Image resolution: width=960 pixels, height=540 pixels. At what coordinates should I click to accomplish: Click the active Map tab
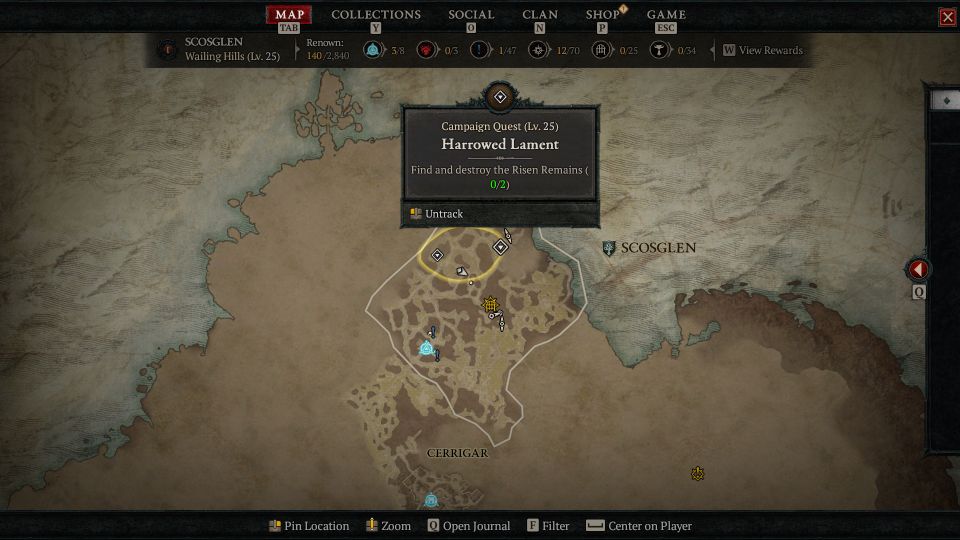(x=289, y=15)
